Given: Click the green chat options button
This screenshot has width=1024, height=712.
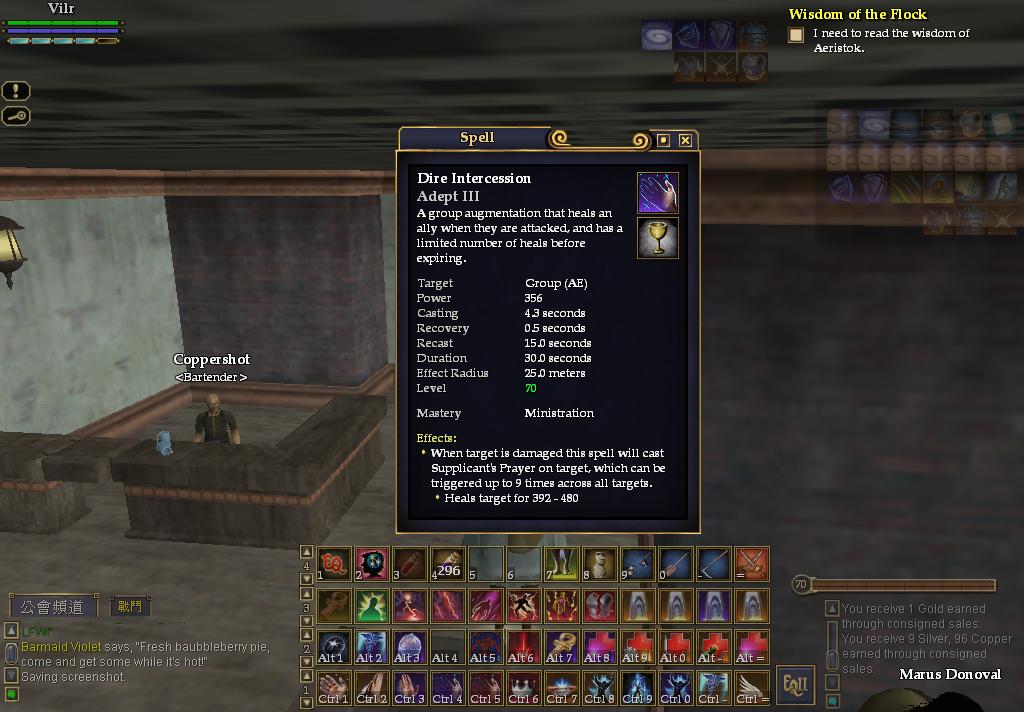Looking at the screenshot, I should tap(11, 694).
